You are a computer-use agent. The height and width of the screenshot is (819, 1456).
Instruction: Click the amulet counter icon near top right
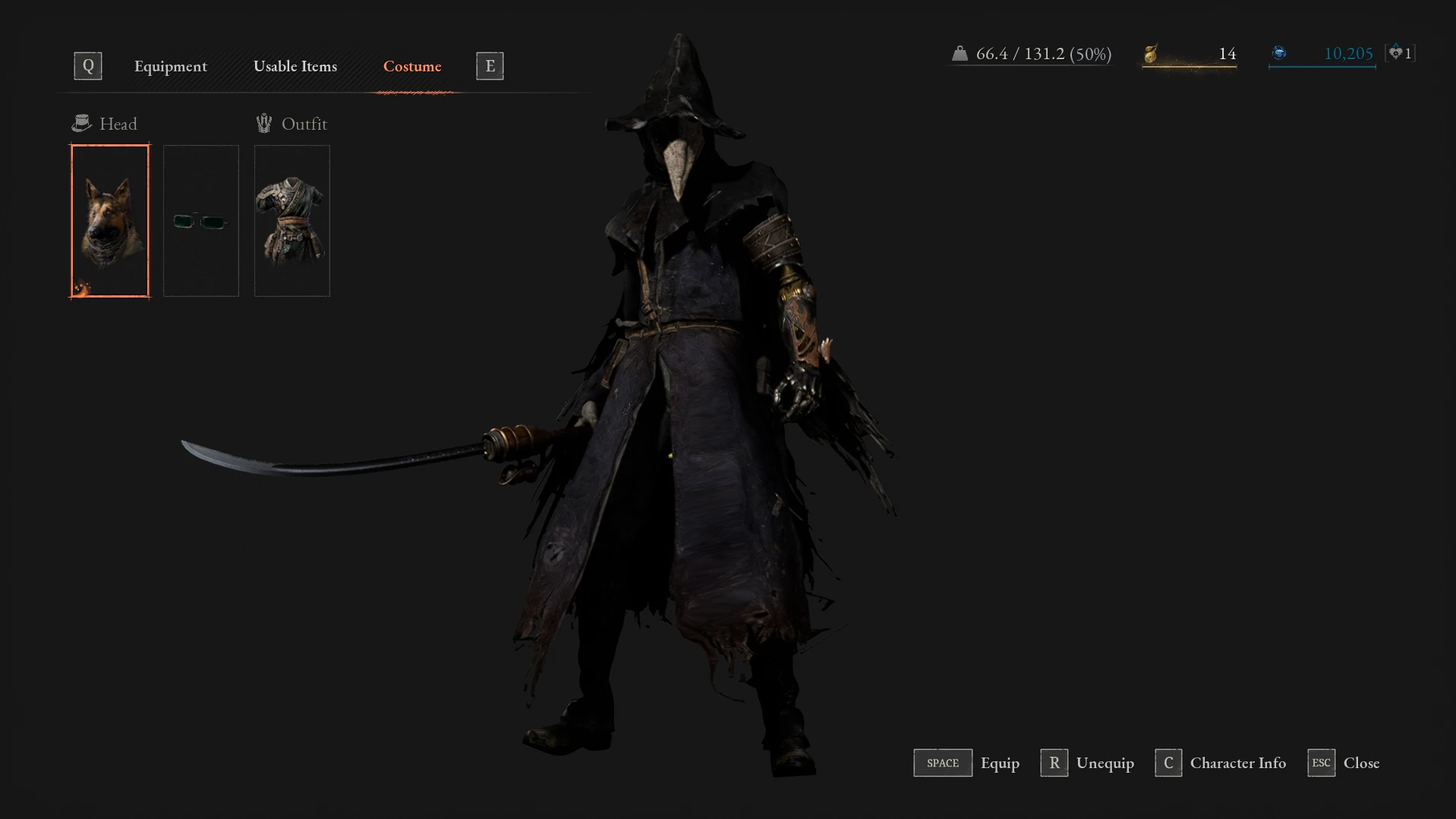tap(1397, 53)
